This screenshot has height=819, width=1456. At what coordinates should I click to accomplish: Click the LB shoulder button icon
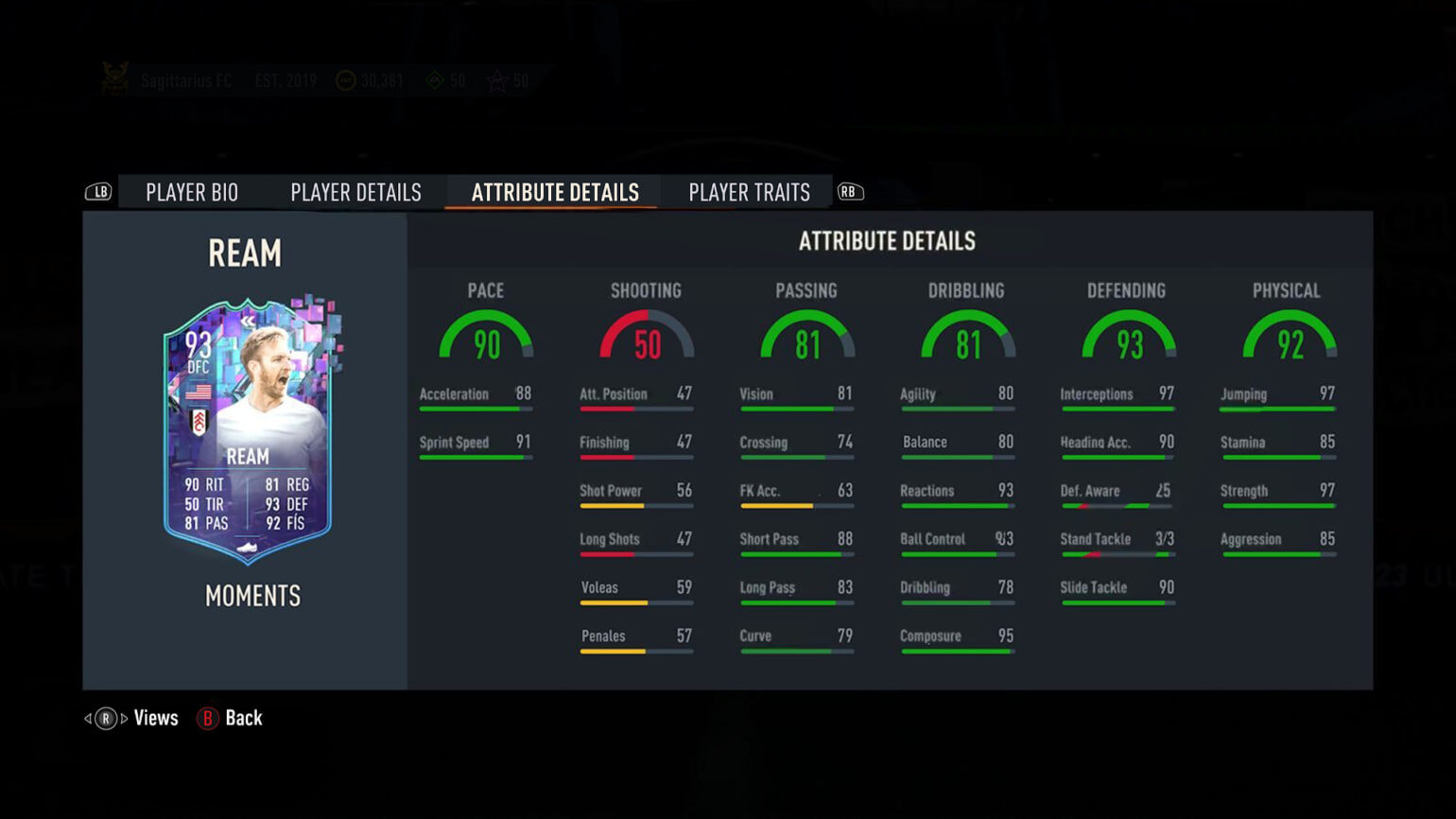(97, 191)
